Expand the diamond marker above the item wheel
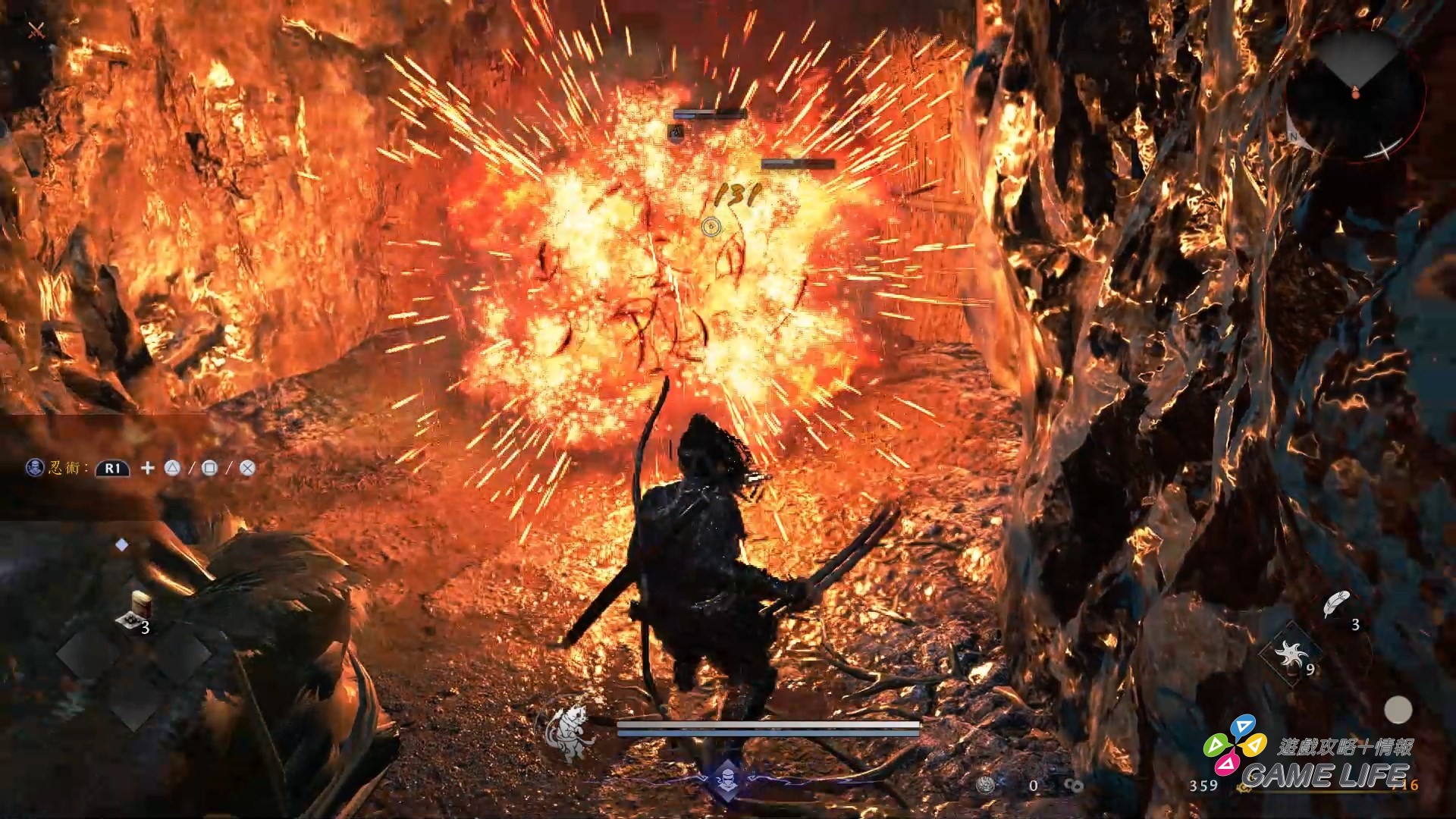Image resolution: width=1456 pixels, height=819 pixels. (x=121, y=544)
